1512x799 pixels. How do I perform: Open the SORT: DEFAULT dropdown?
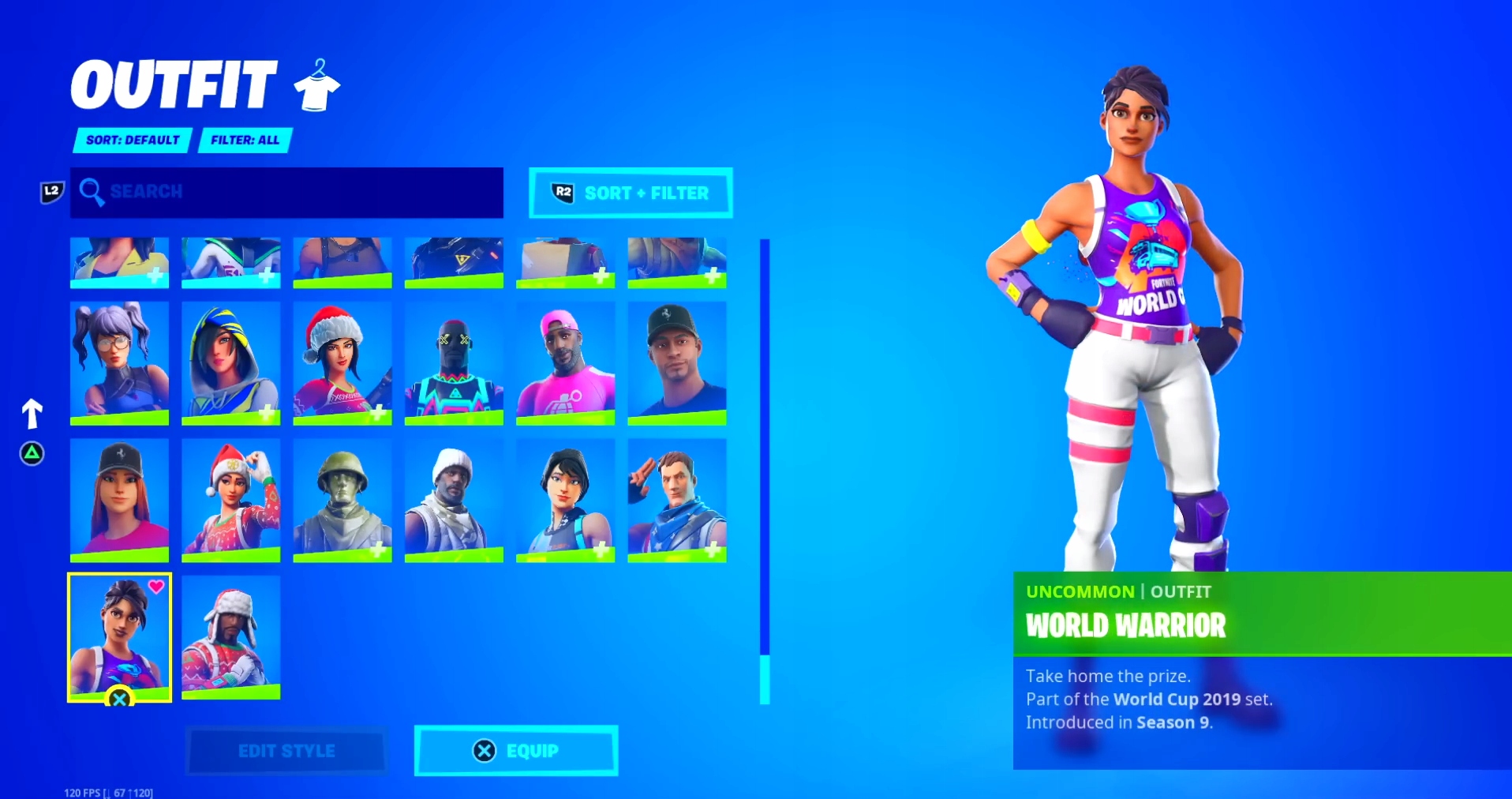coord(131,140)
